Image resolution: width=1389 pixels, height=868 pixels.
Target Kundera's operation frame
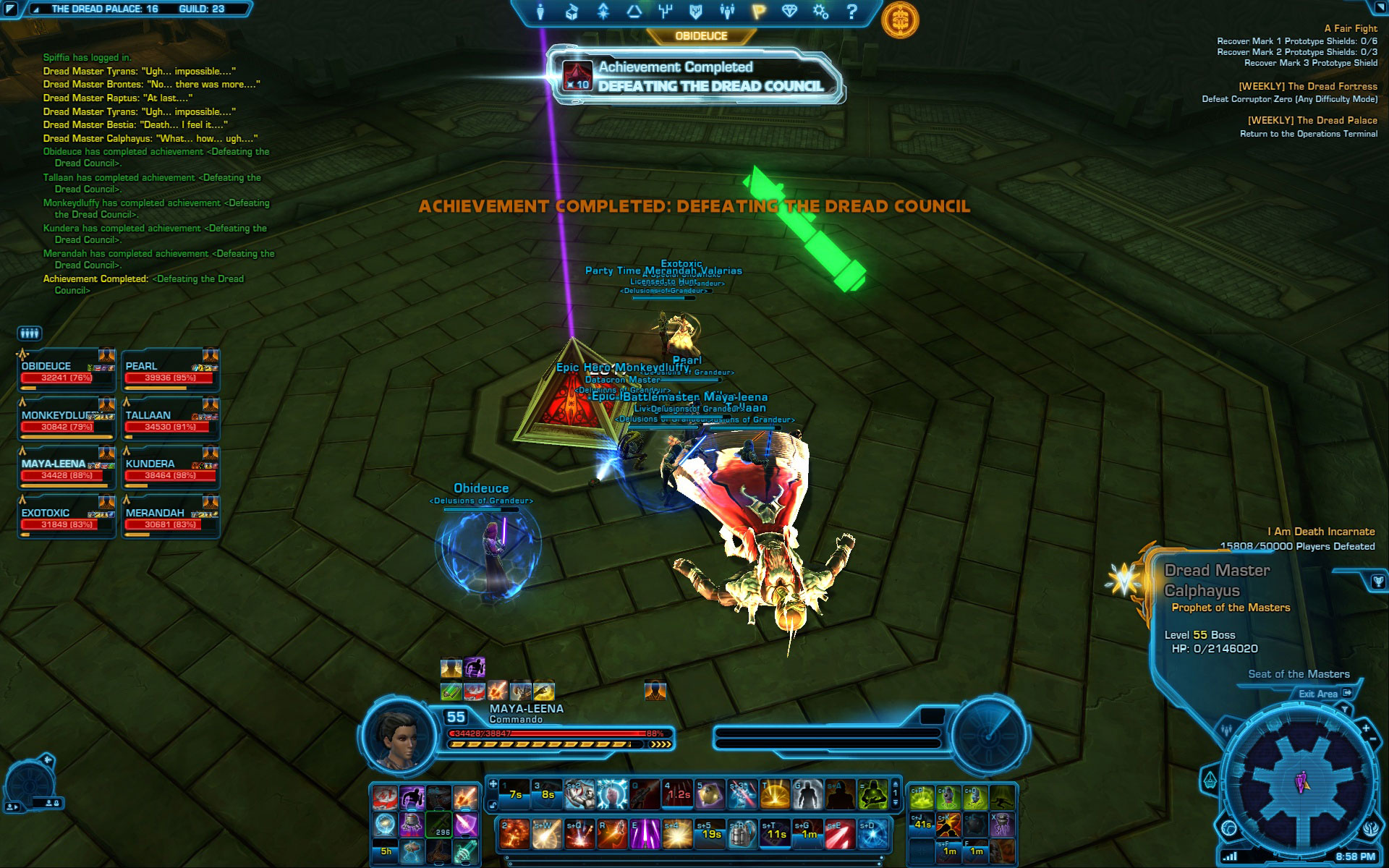click(170, 469)
